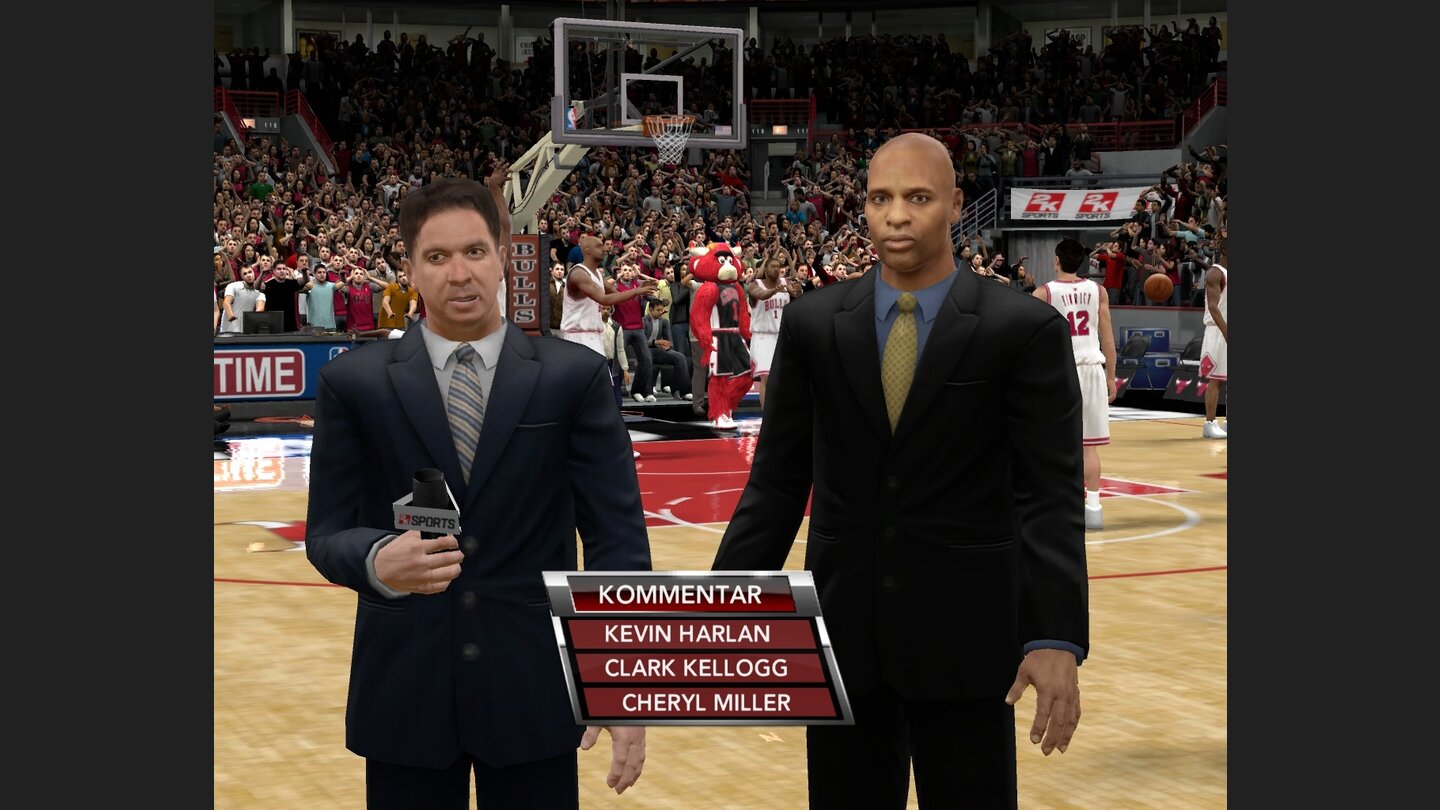Expand the commentator list panel
Screen dimensions: 1440x810
[x=690, y=648]
